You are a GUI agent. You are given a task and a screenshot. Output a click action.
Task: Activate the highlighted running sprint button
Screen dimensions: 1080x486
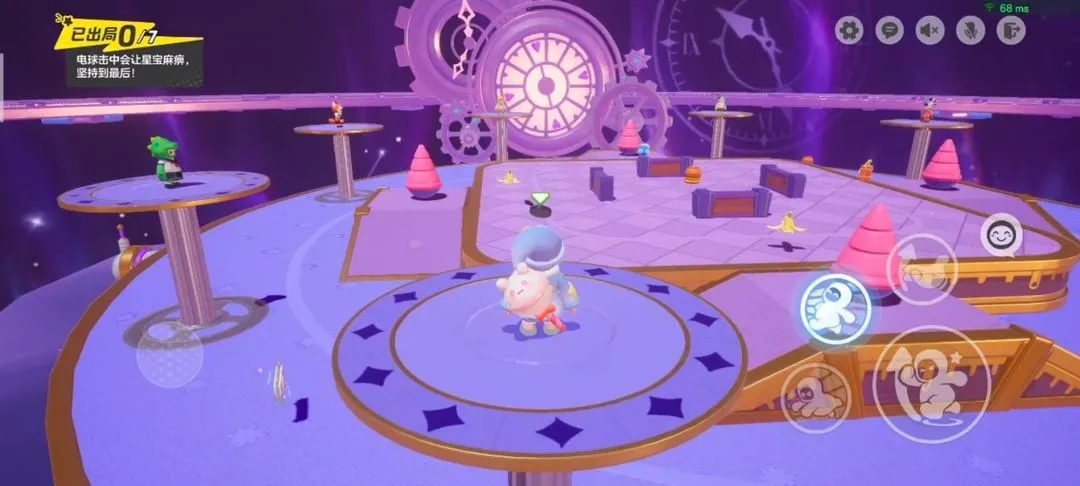(x=835, y=306)
